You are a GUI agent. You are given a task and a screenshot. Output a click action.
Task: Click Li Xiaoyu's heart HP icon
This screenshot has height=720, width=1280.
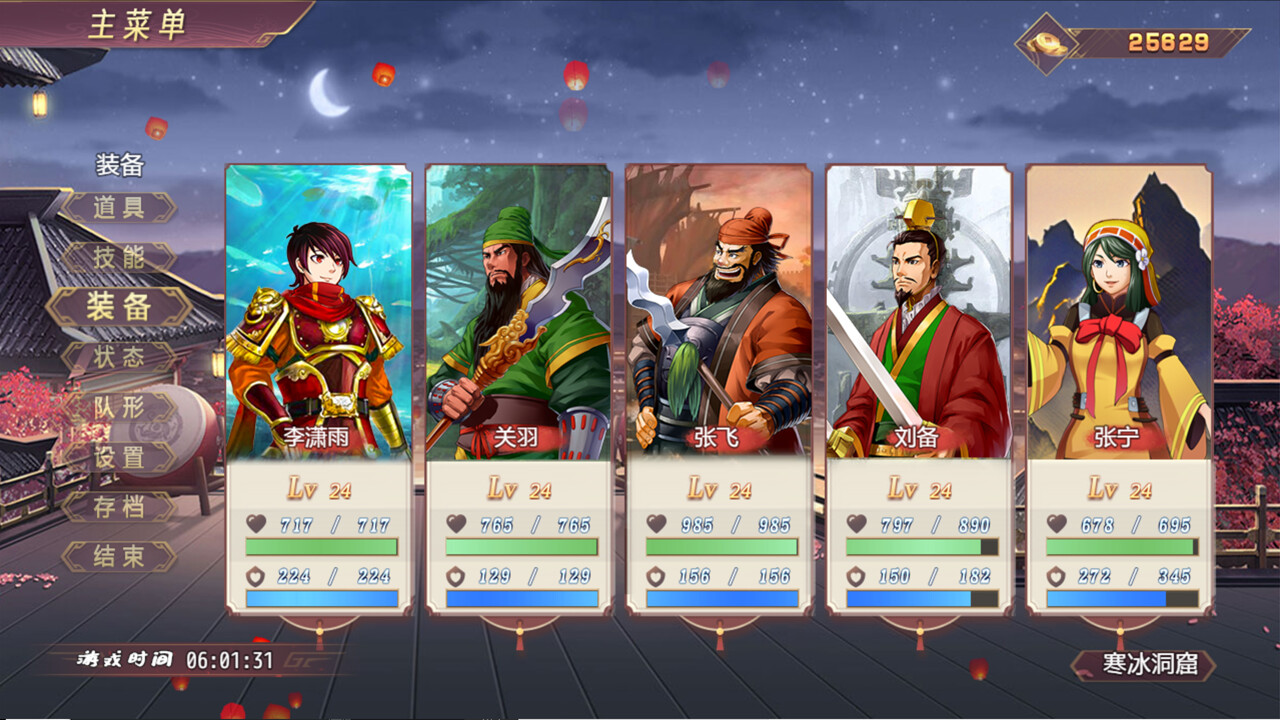pos(256,524)
